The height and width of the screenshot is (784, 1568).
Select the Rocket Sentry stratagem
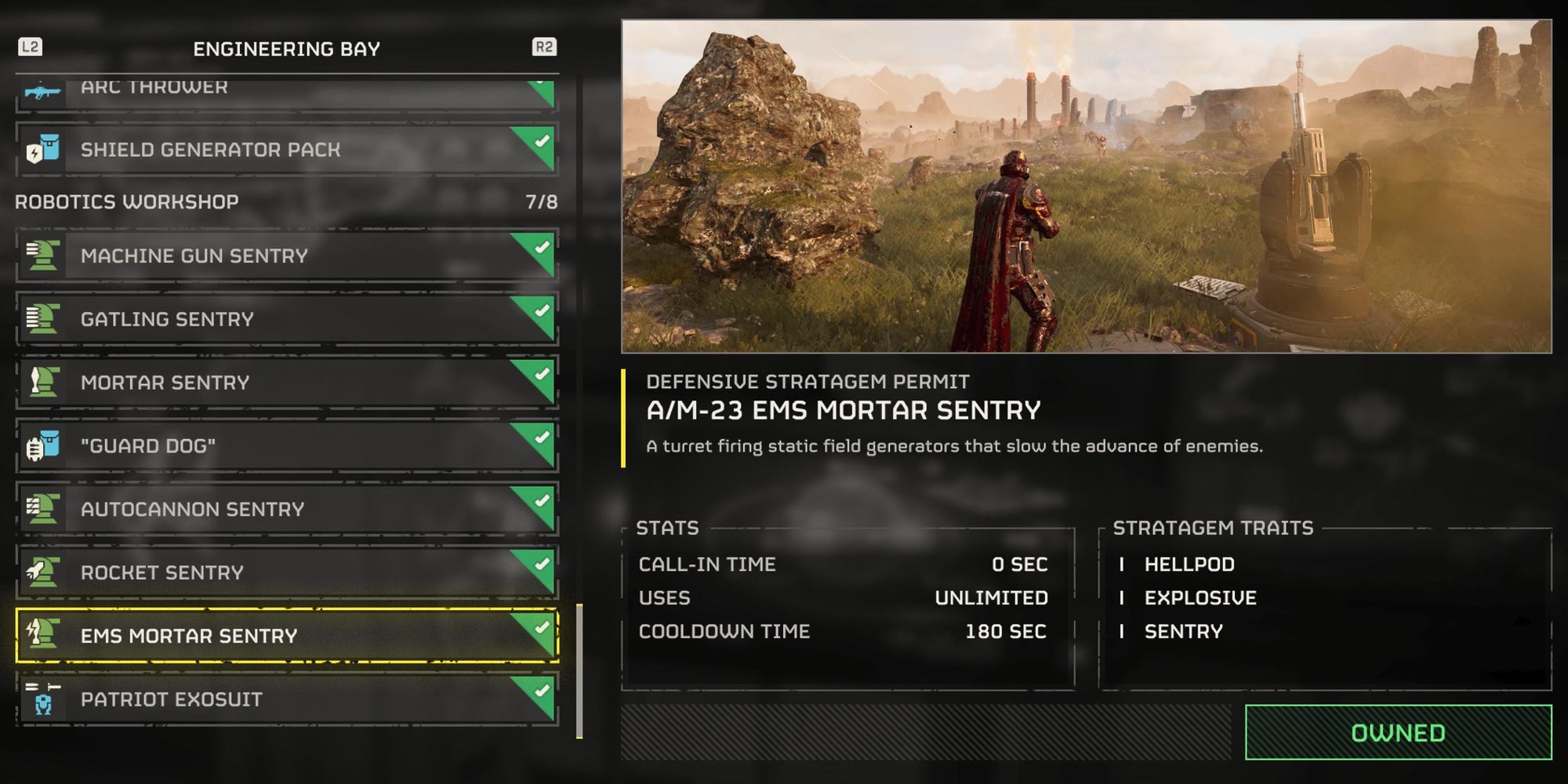click(286, 572)
